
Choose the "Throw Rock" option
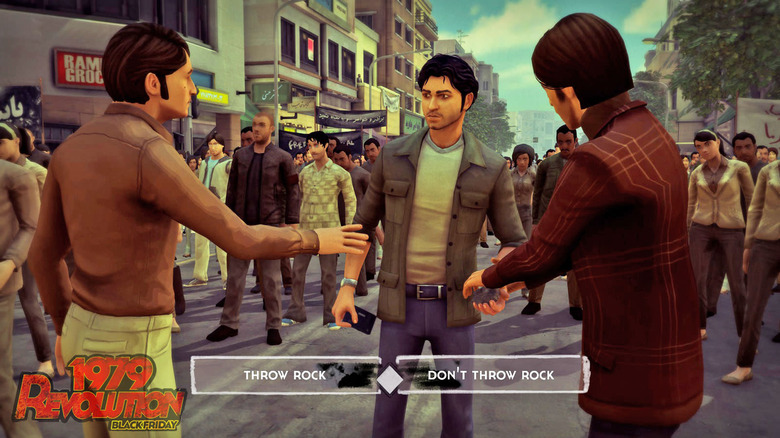[285, 375]
